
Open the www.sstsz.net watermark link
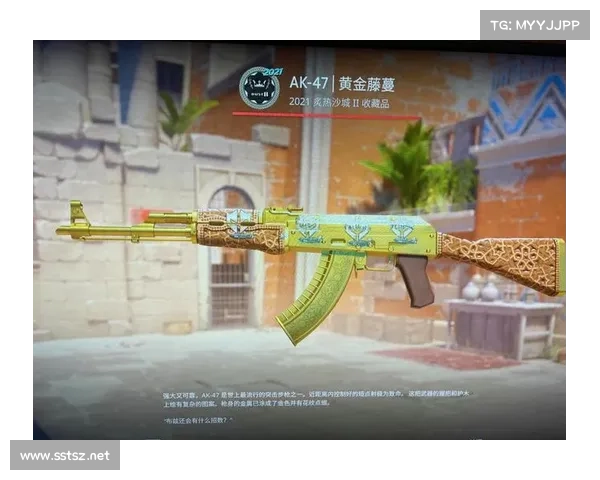click(64, 456)
